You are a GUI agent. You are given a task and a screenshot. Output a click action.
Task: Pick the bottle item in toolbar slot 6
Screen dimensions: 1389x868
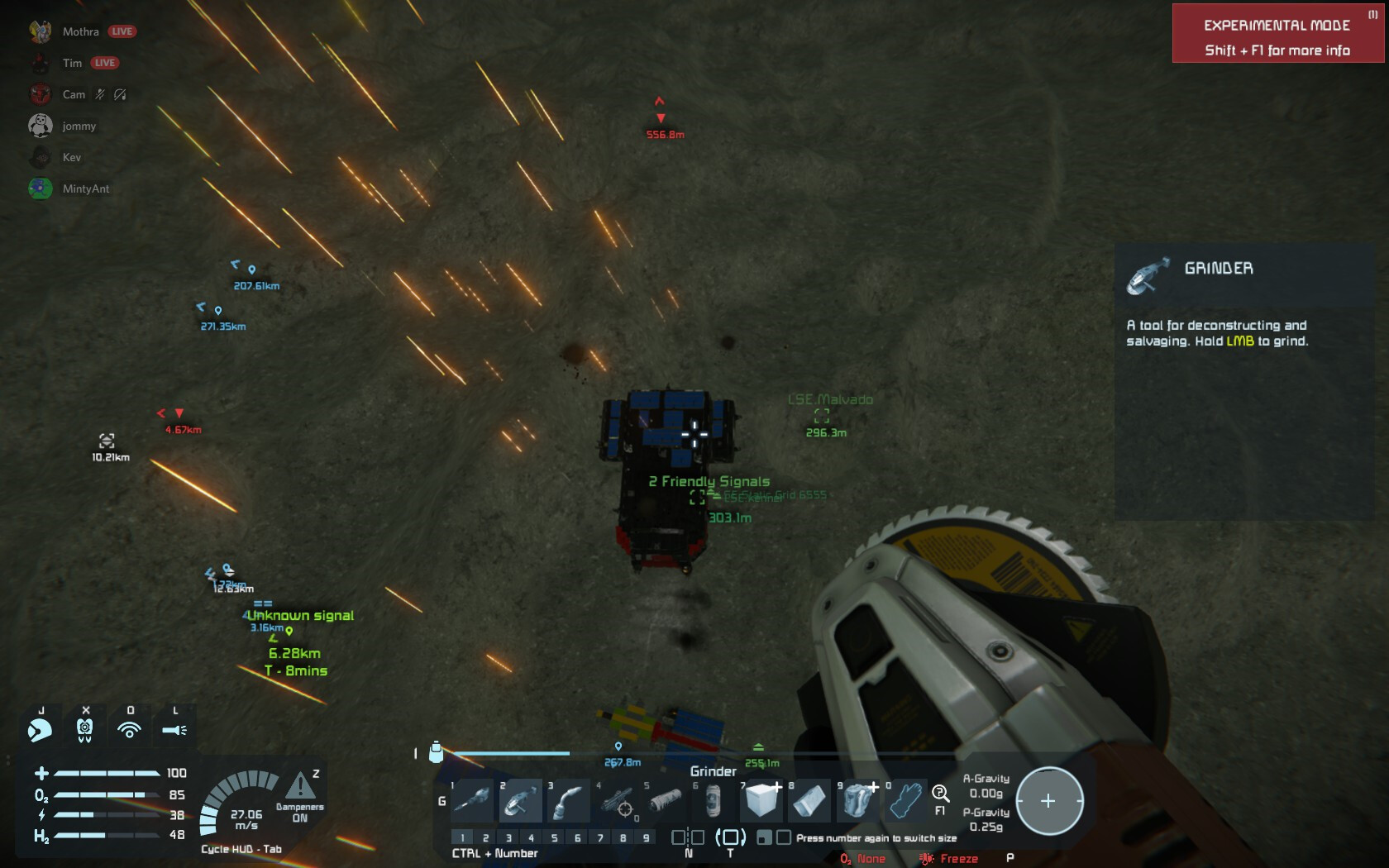coord(713,800)
